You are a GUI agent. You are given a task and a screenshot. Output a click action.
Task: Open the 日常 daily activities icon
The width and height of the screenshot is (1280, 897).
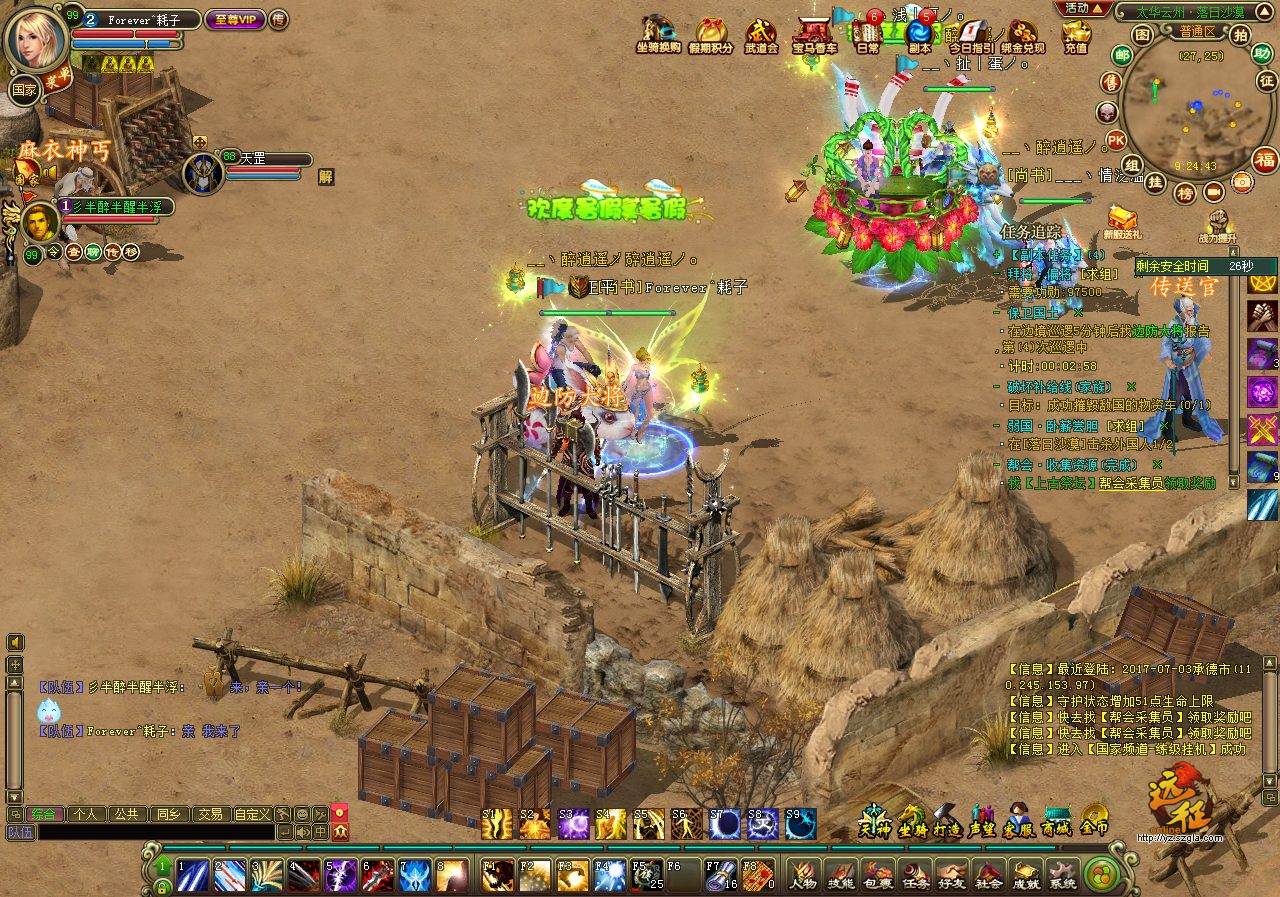click(x=868, y=36)
